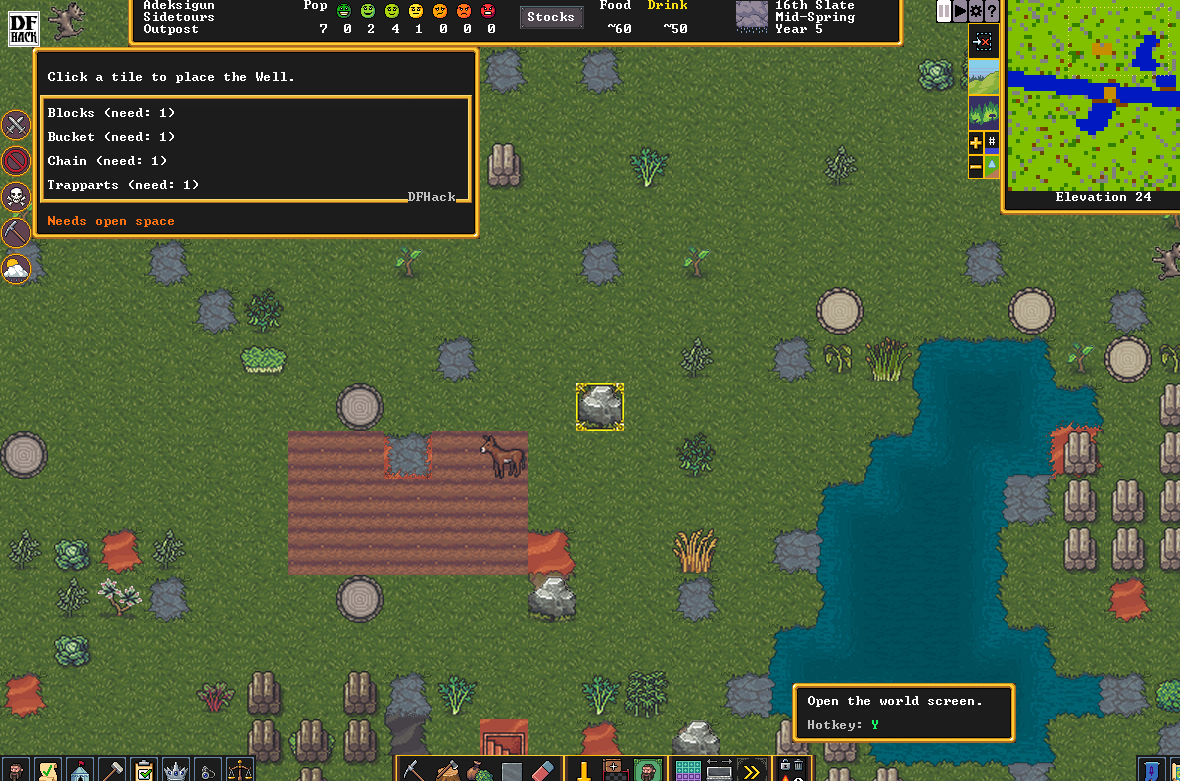Open help with the question mark
Image resolution: width=1180 pixels, height=781 pixels.
991,10
